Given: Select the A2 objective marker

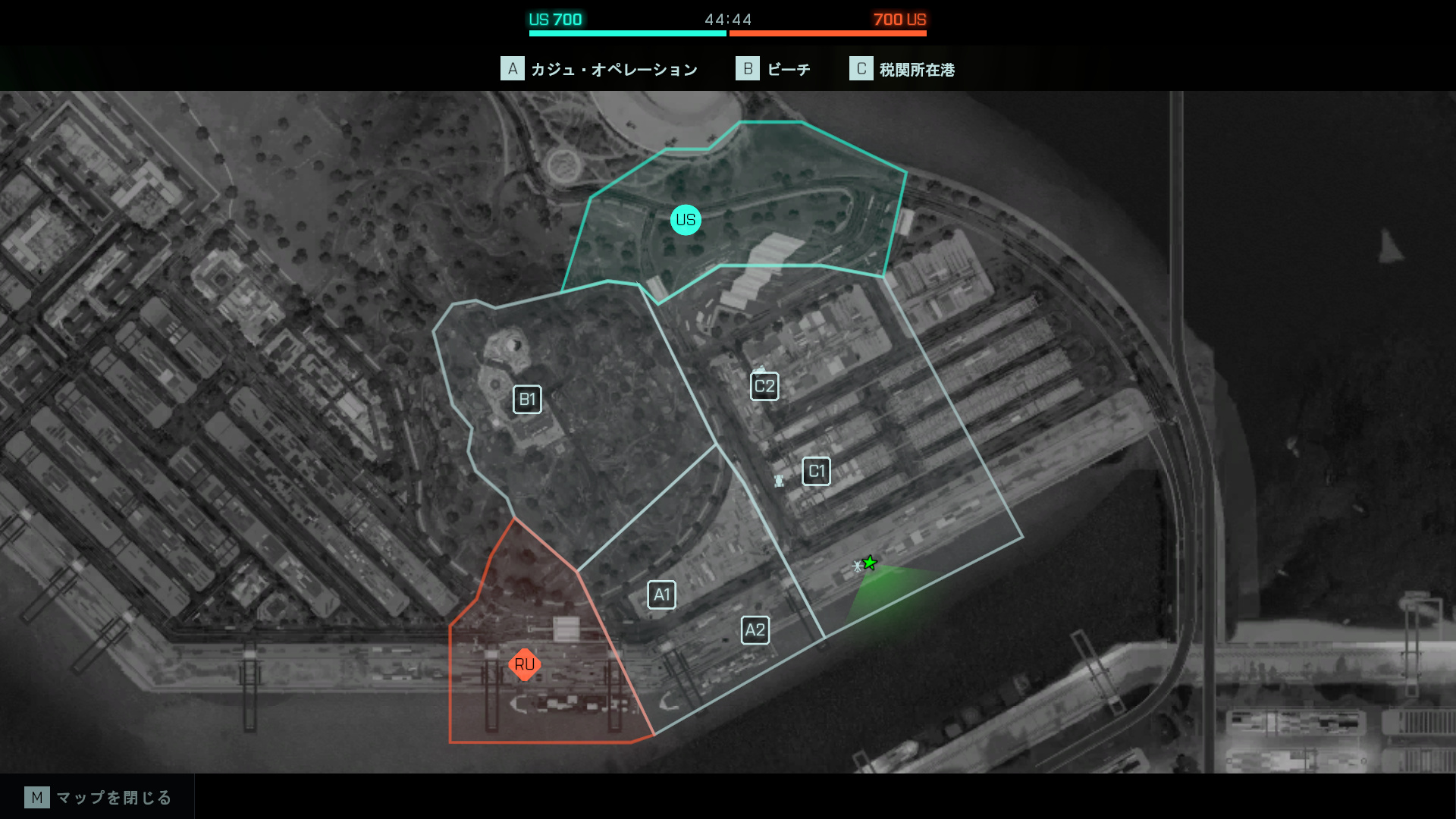Looking at the screenshot, I should point(755,630).
